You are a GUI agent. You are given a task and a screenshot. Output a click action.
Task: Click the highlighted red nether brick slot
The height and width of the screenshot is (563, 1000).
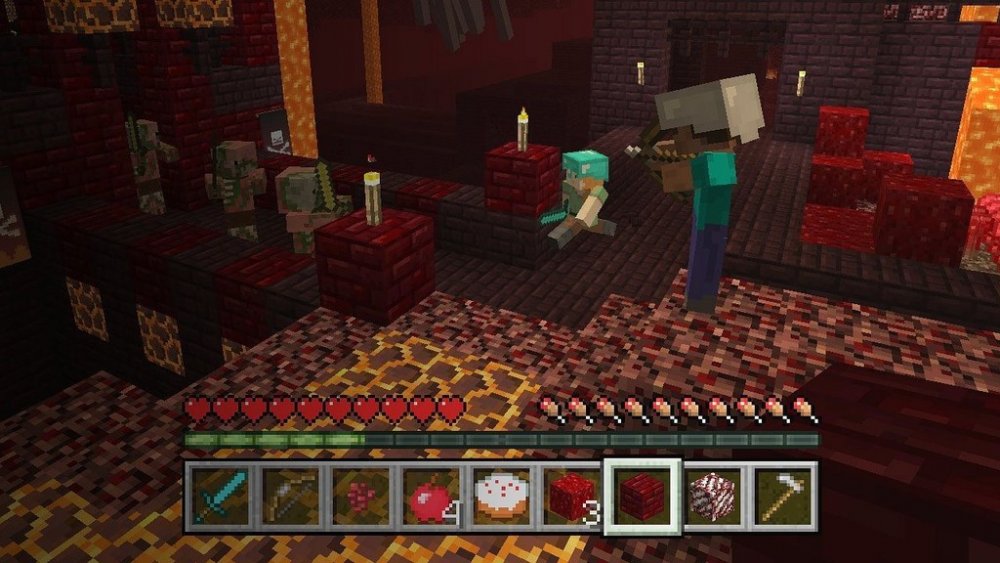642,495
